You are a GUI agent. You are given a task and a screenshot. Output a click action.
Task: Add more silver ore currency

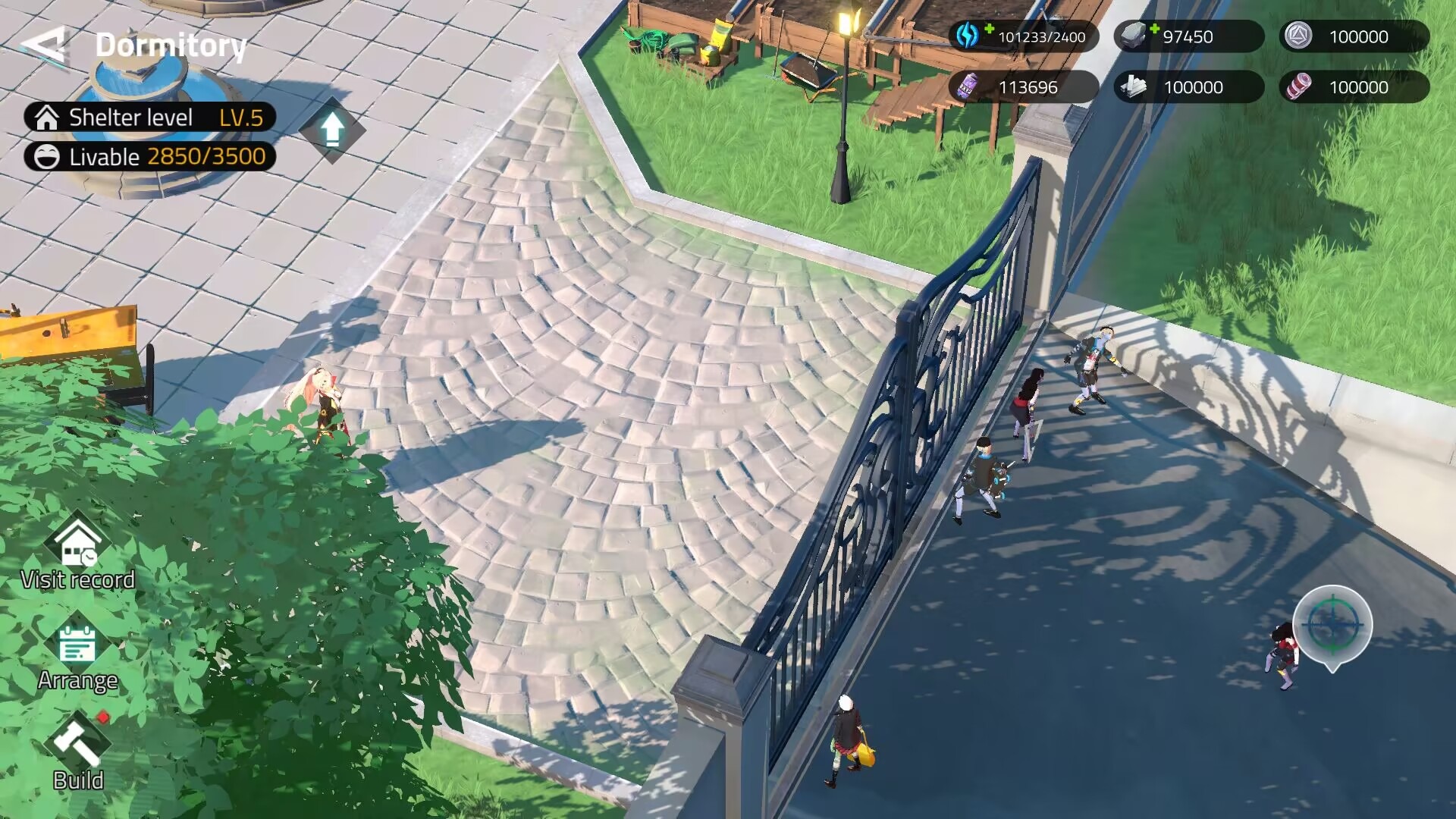(x=1154, y=30)
